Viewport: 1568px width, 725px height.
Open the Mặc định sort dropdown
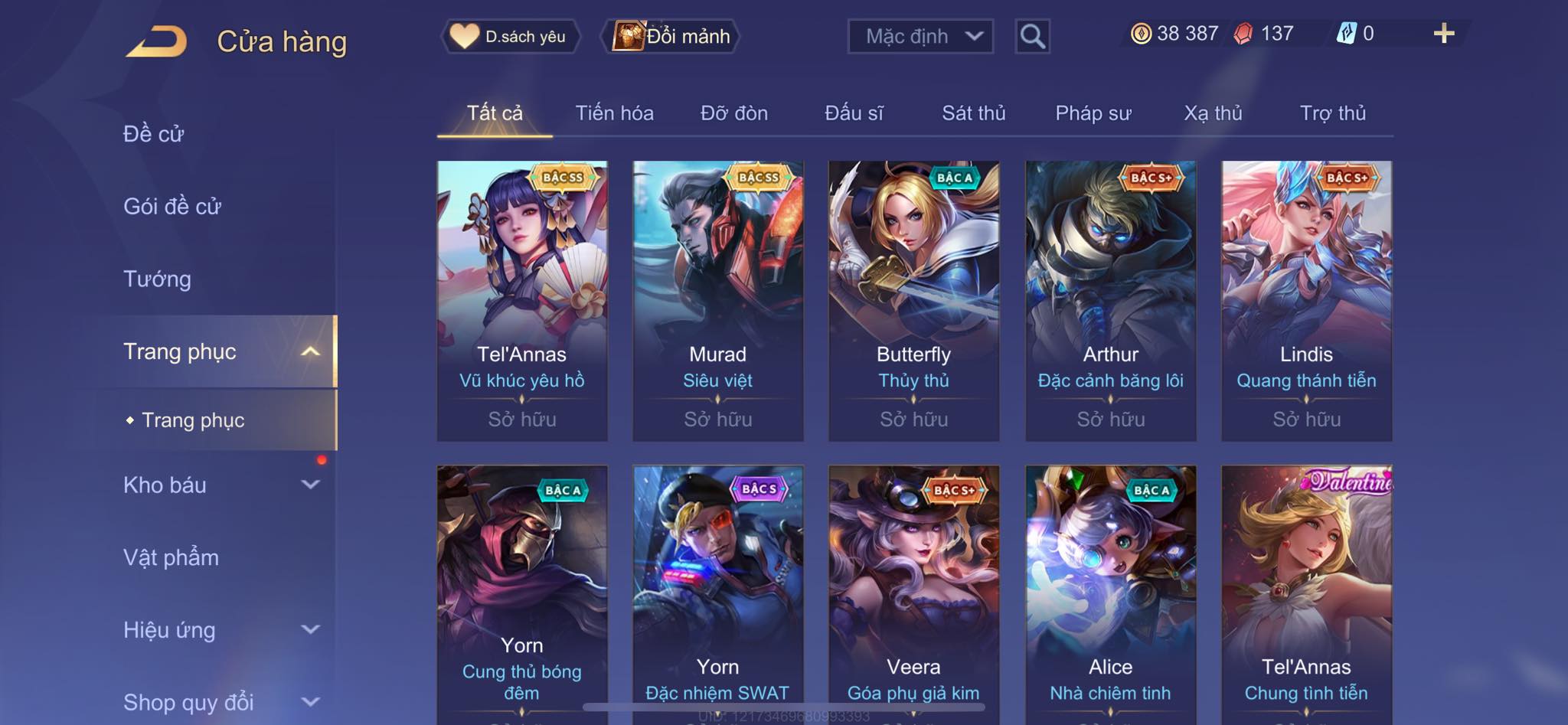click(920, 36)
